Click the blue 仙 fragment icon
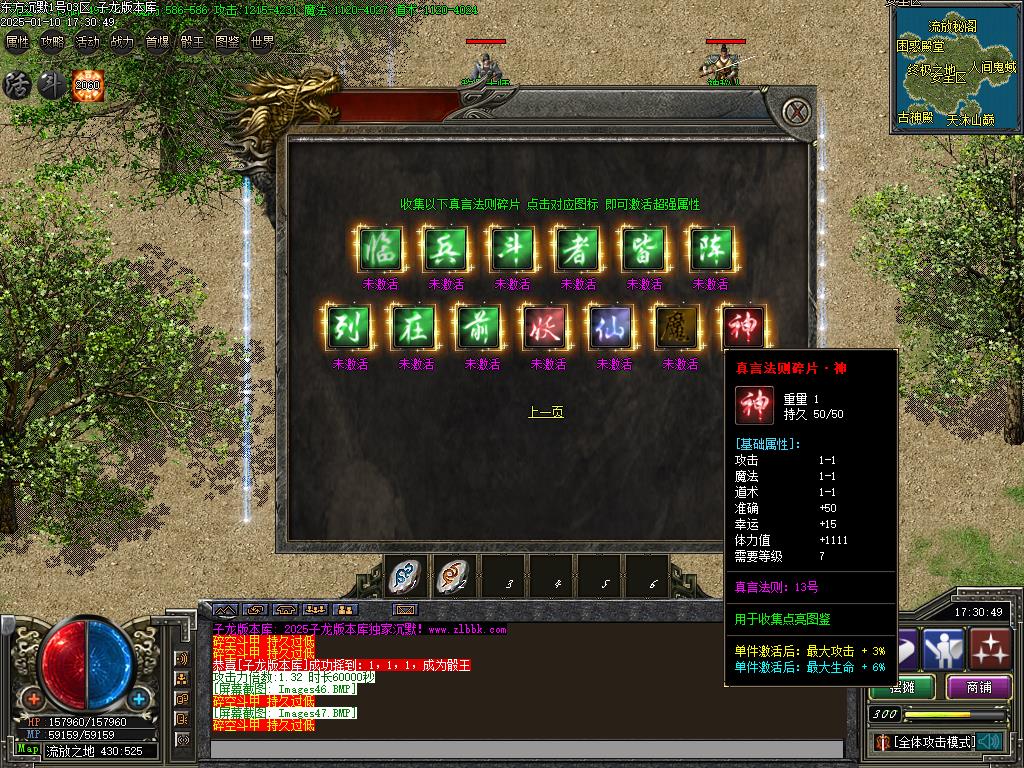The height and width of the screenshot is (768, 1024). (x=613, y=327)
